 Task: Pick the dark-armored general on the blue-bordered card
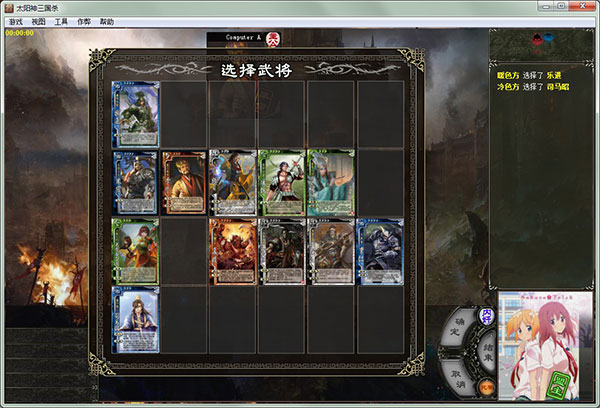tap(380, 251)
